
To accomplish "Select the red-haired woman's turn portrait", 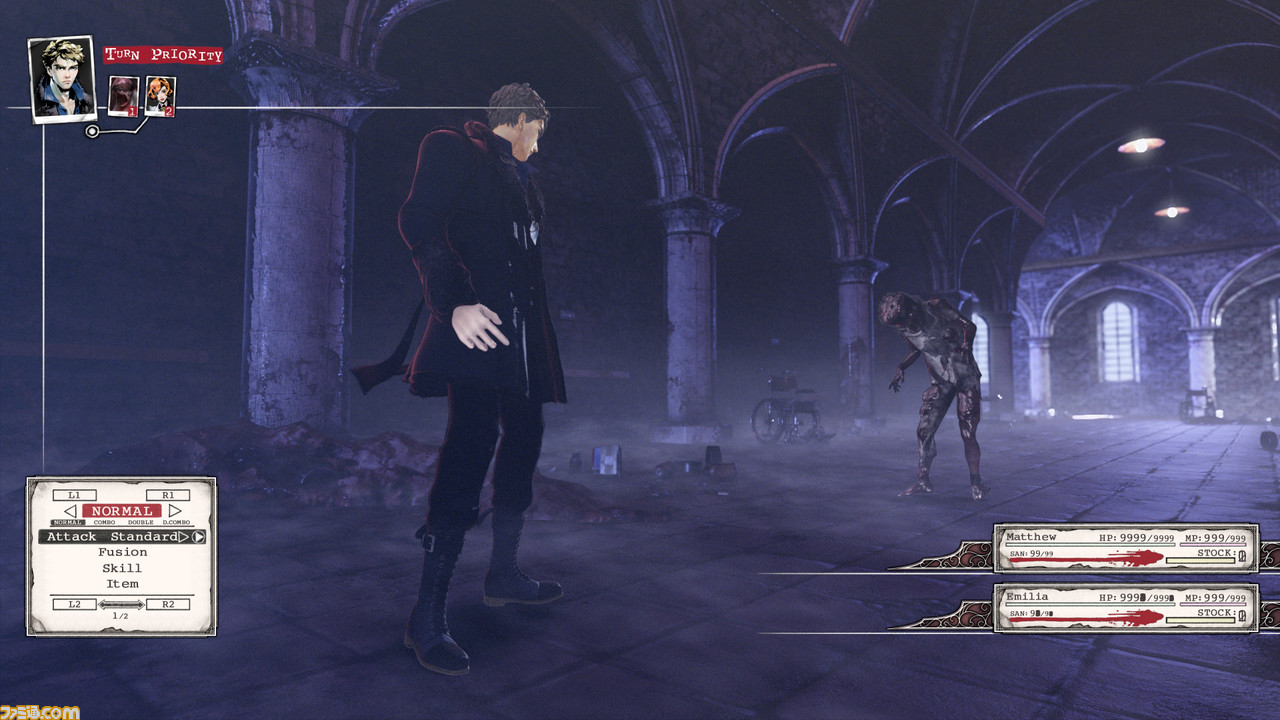I will [x=160, y=96].
